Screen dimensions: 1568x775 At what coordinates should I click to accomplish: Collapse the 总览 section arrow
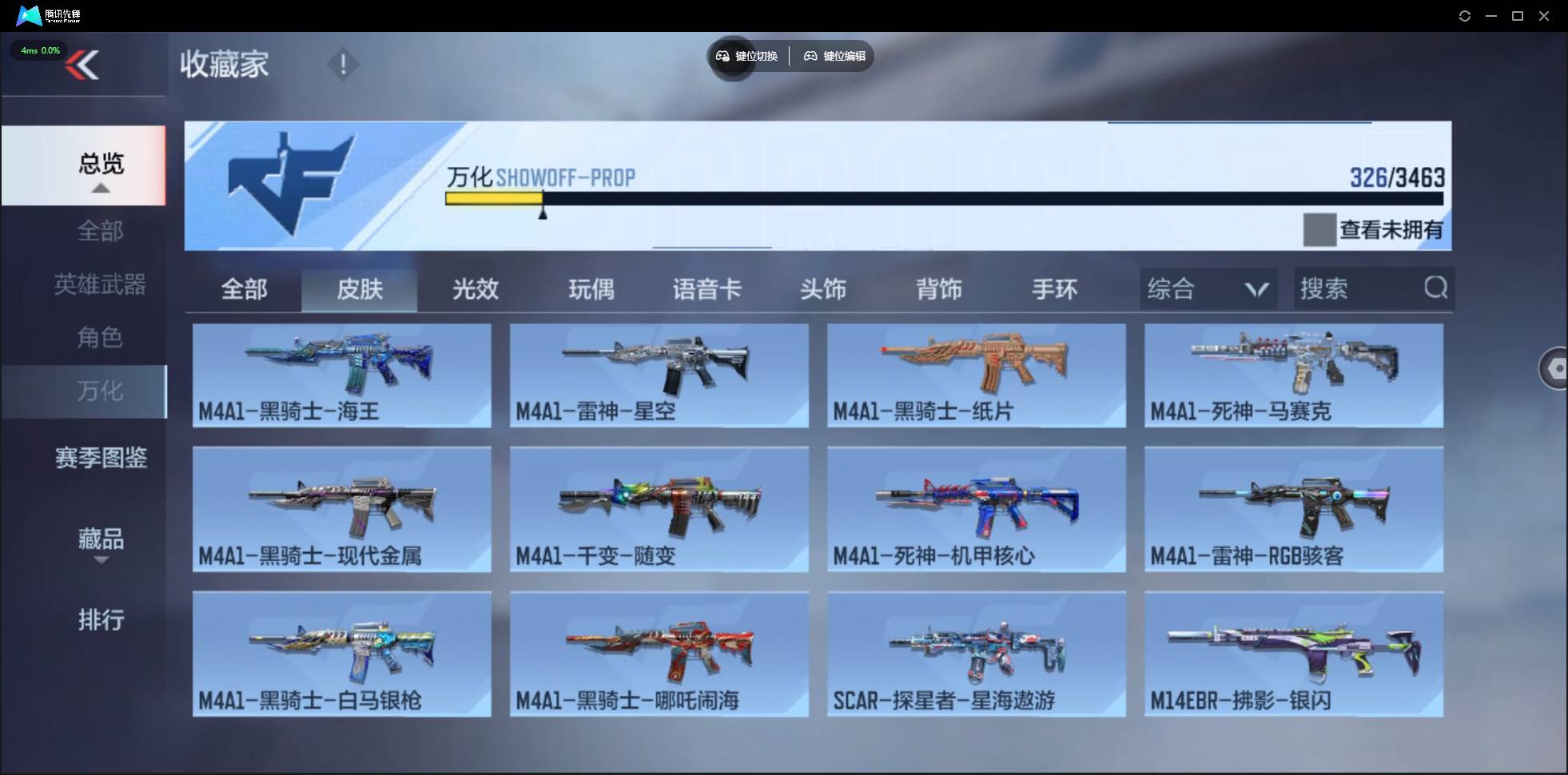(99, 186)
